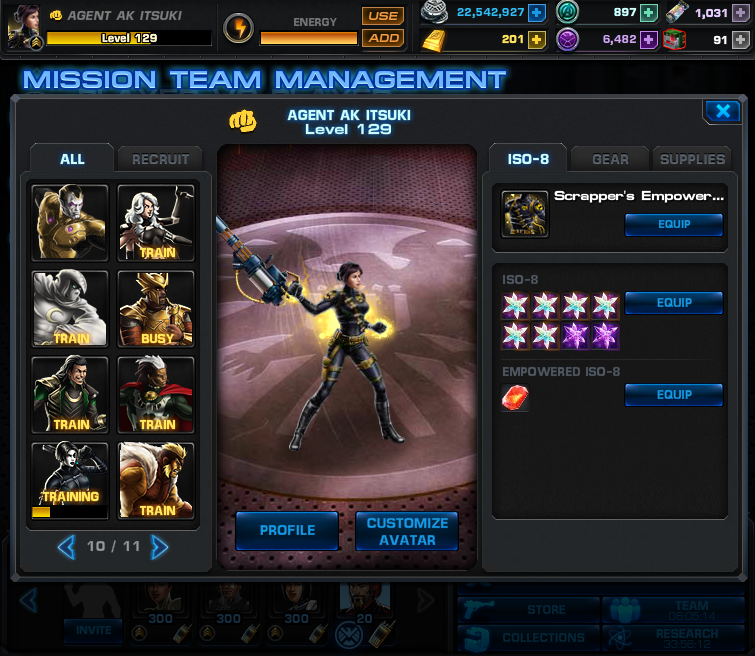Equip the ISO-8 crystals

pyautogui.click(x=673, y=302)
